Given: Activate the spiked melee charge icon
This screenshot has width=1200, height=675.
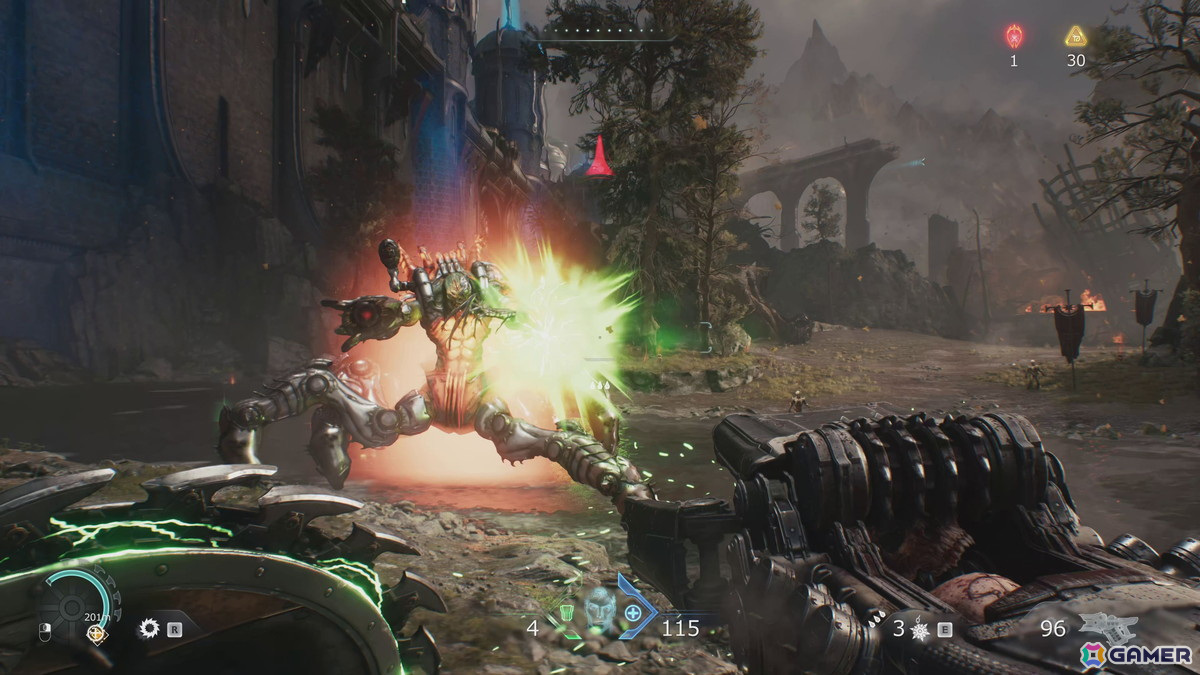Looking at the screenshot, I should pos(921,629).
